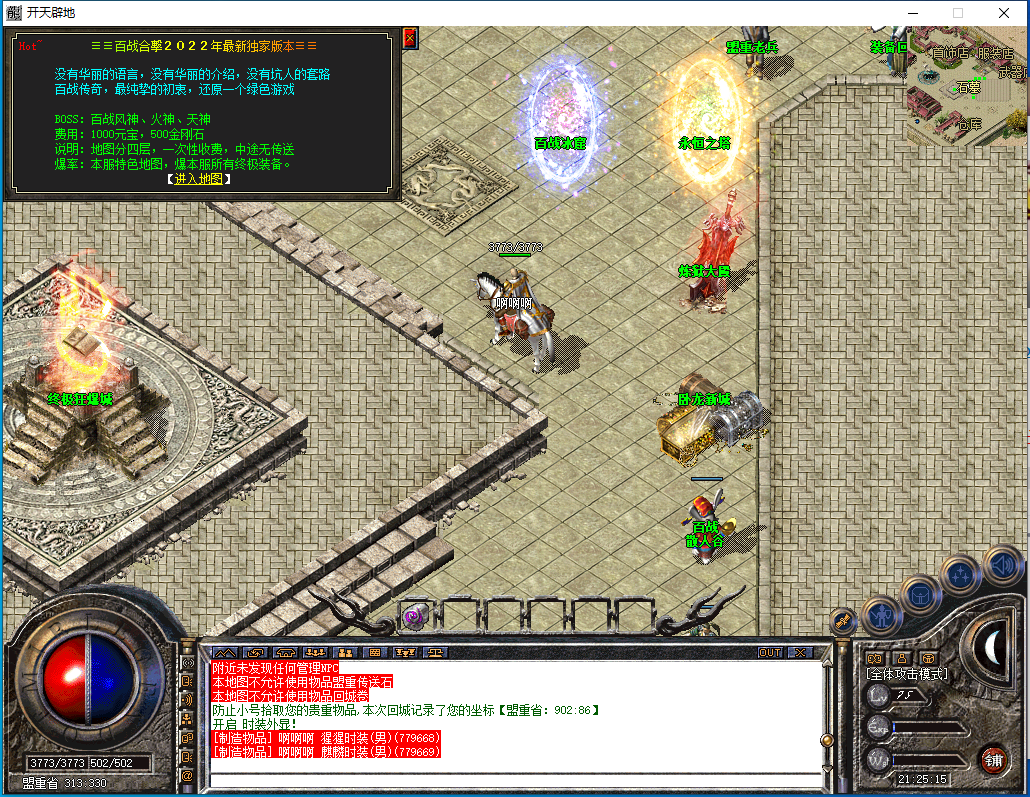The width and height of the screenshot is (1030, 797).
Task: Click the @ icon left of chat
Action: coord(187,776)
